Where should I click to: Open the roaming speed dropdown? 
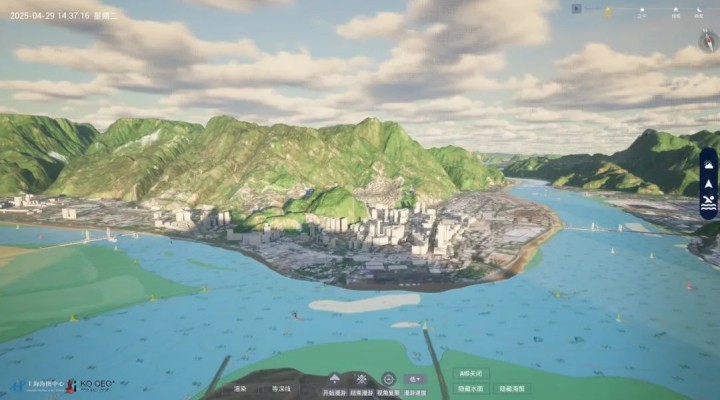pos(415,380)
